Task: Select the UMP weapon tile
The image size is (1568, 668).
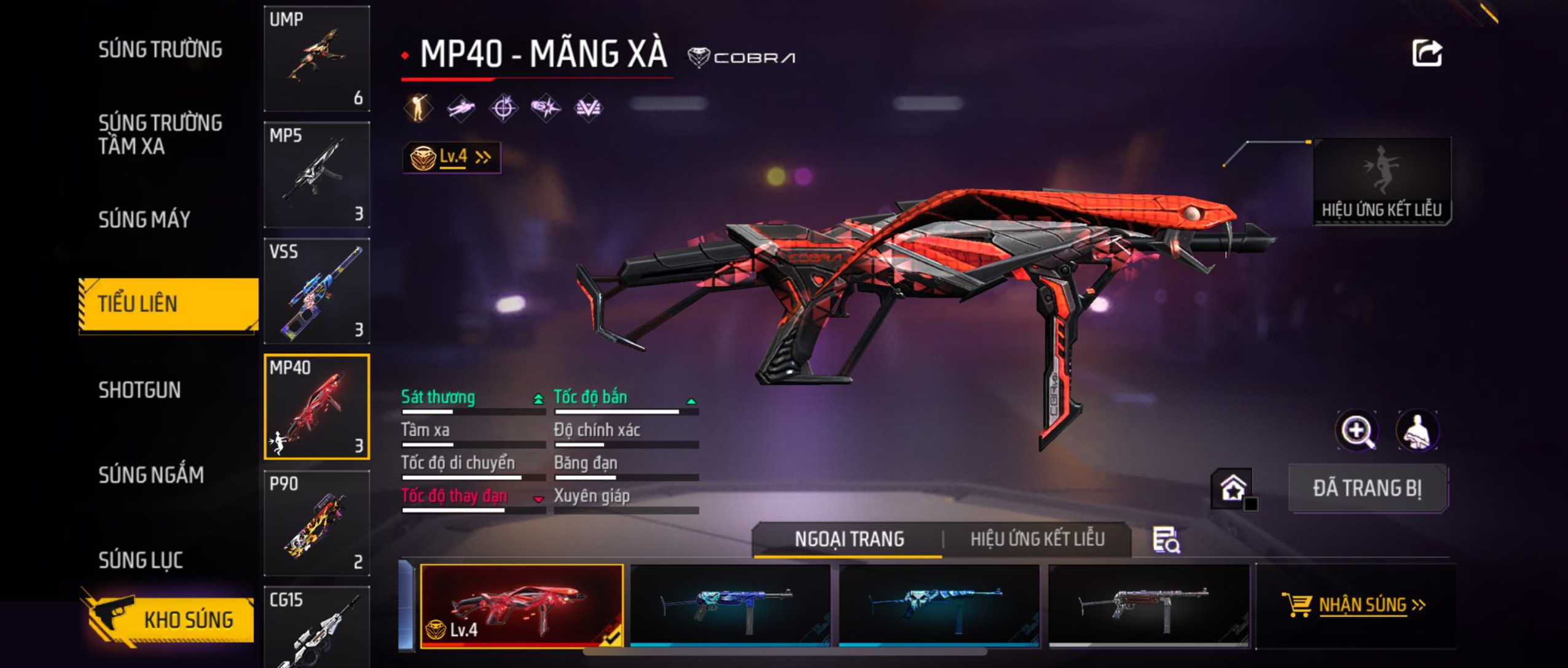Action: click(316, 59)
